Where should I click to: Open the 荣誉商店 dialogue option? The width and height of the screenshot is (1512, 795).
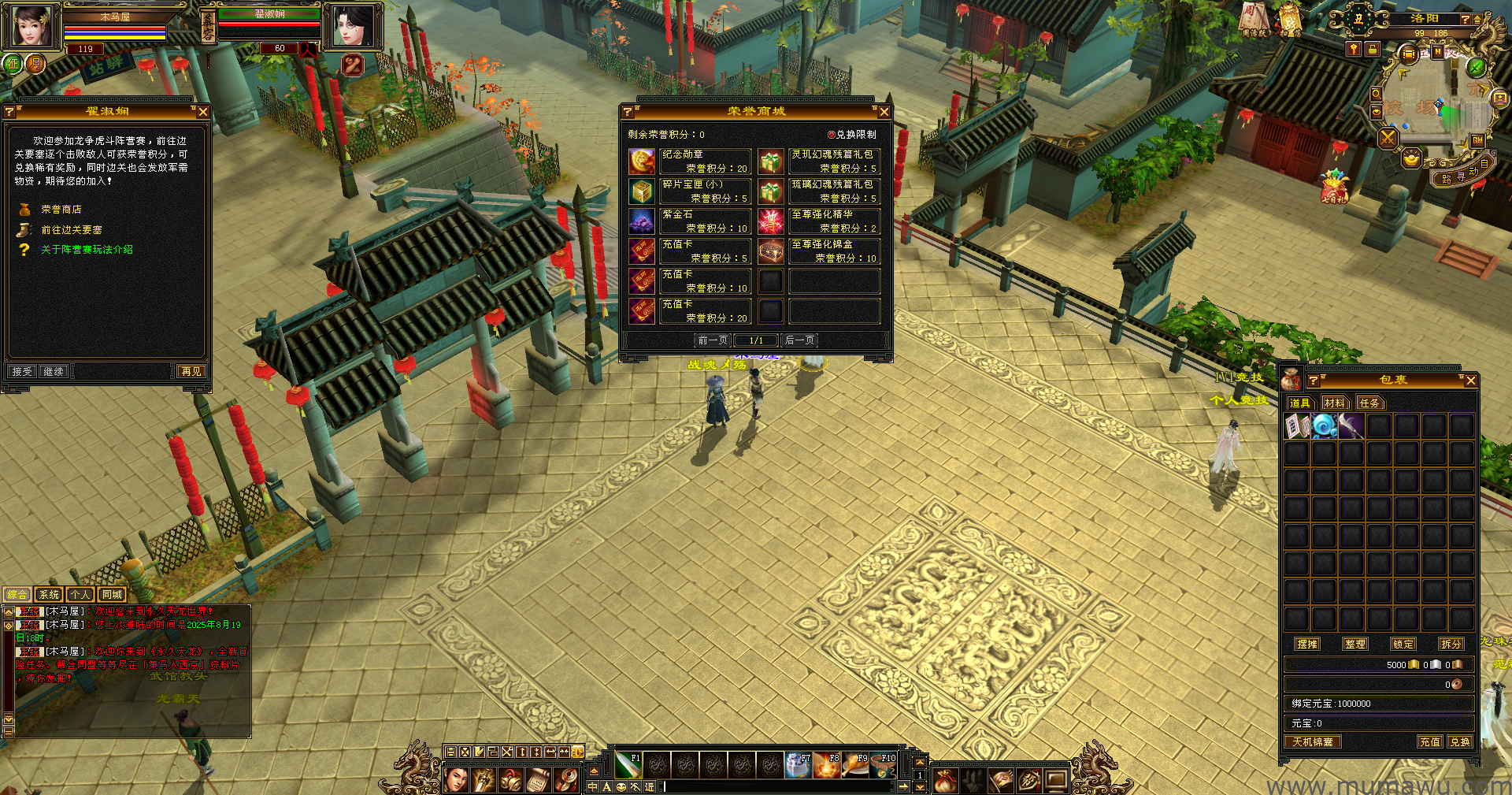pyautogui.click(x=61, y=210)
